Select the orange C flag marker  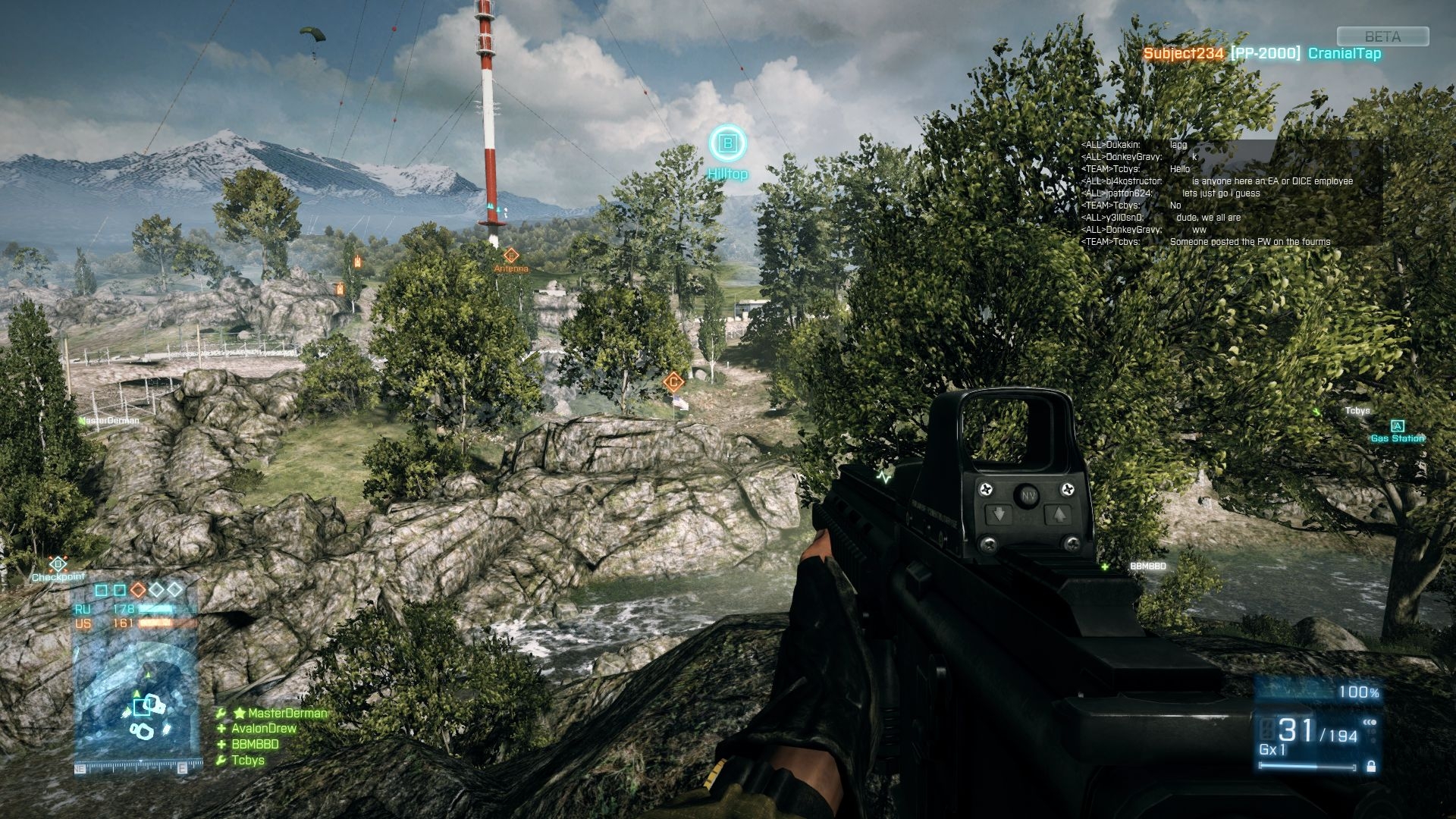pyautogui.click(x=673, y=381)
